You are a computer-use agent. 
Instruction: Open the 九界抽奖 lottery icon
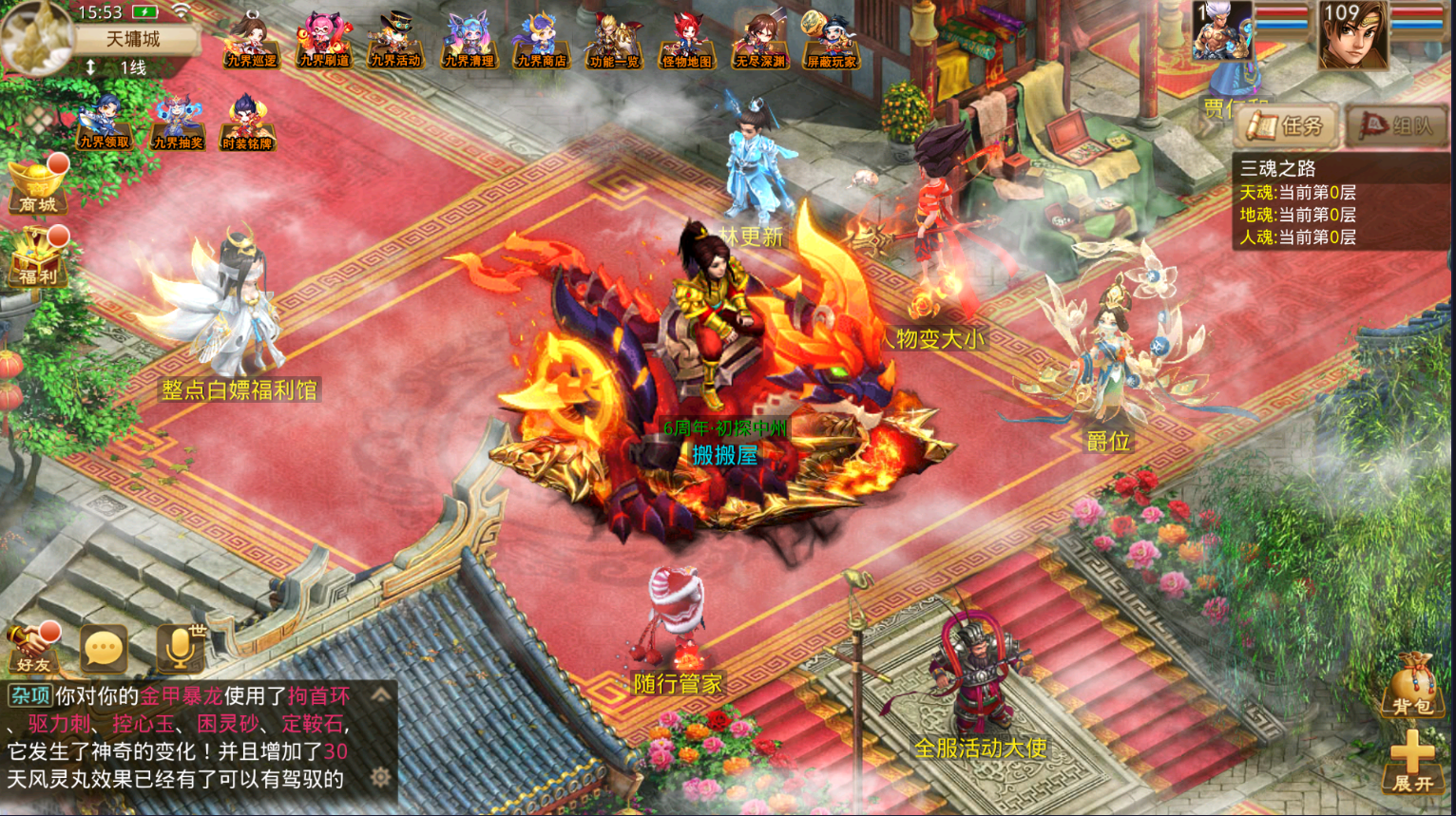(x=178, y=123)
